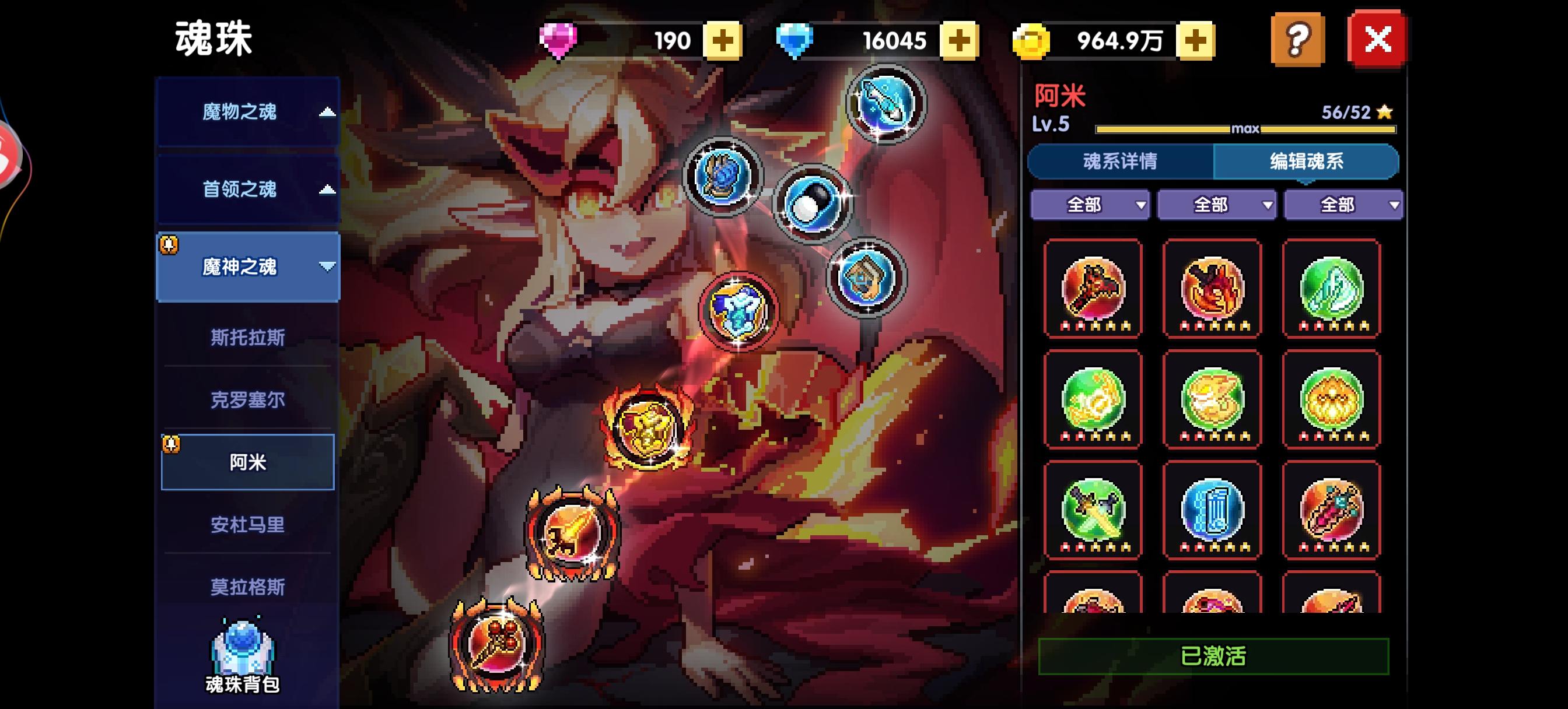Expand the rightmost 全部 dropdown
The width and height of the screenshot is (1568, 709).
pyautogui.click(x=1342, y=206)
